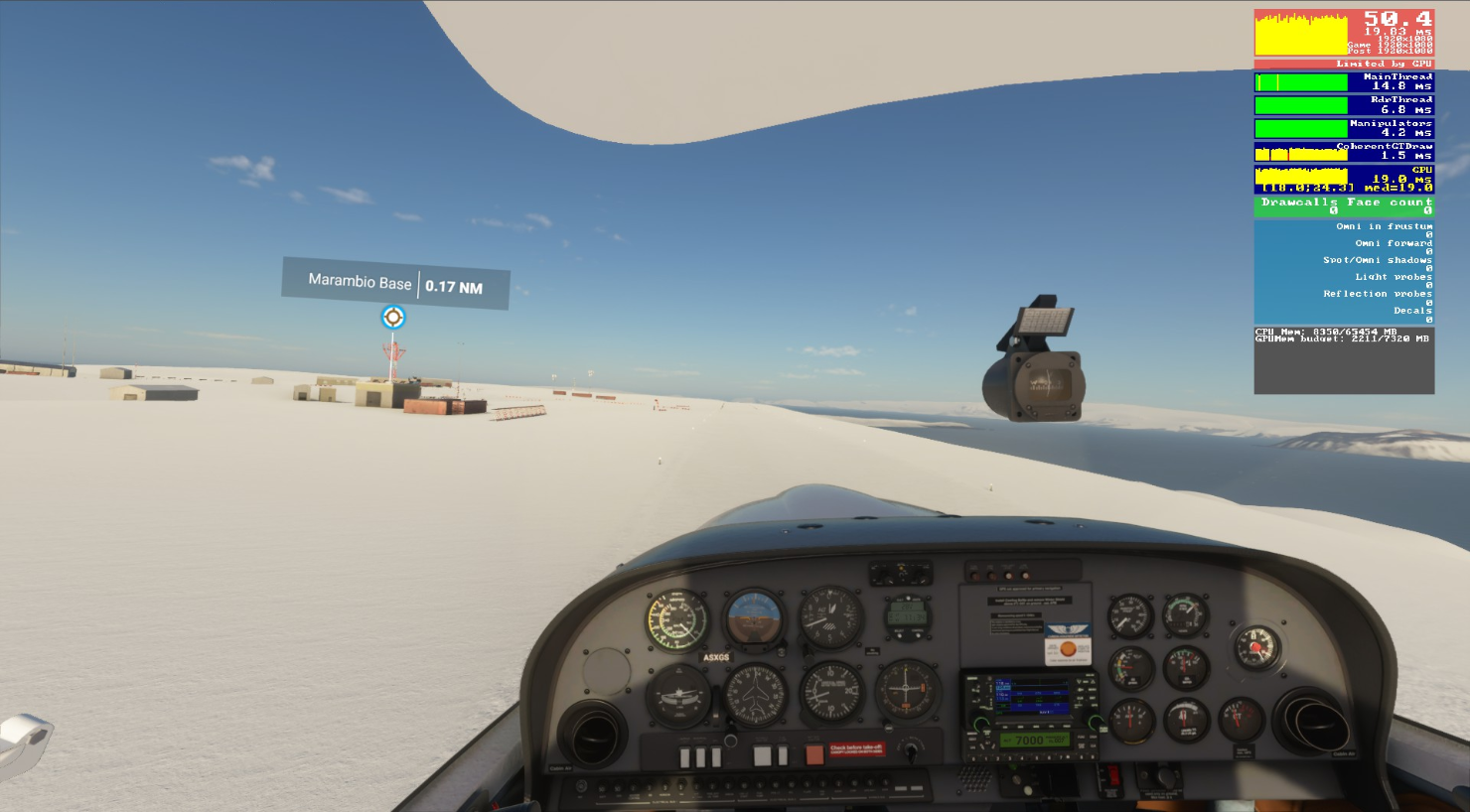Viewport: 1470px width, 812px height.
Task: Flip a white rocker switch on the lower panel
Action: (685, 756)
